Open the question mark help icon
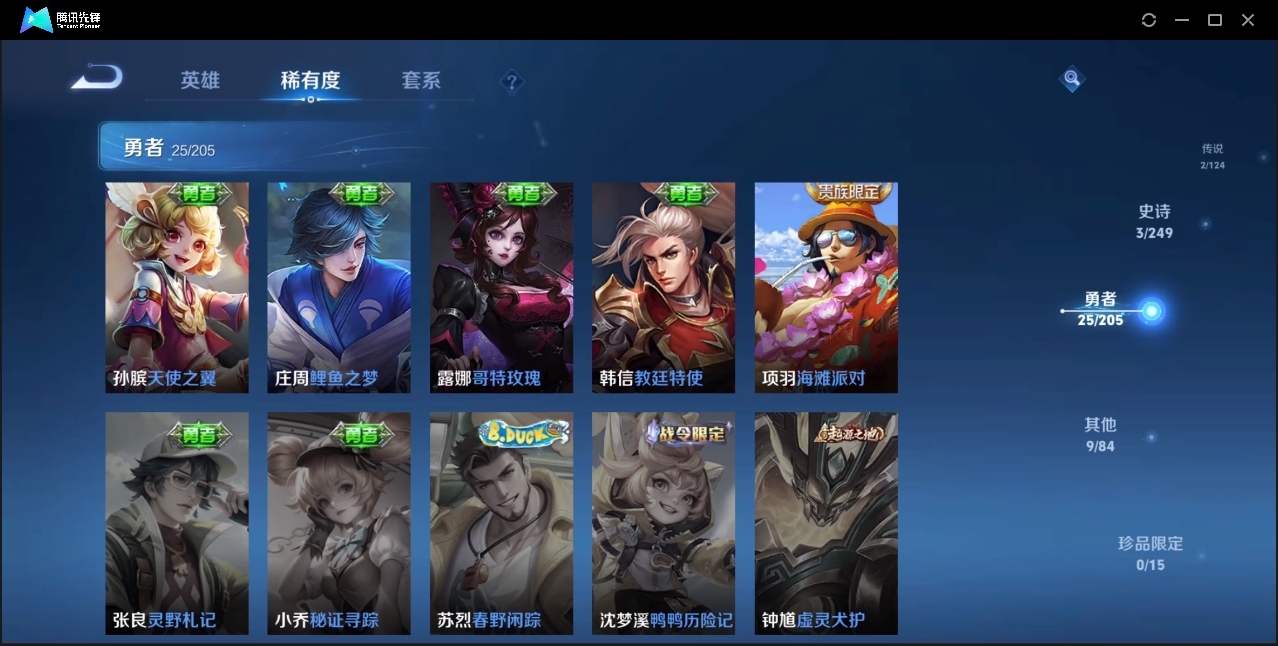Image resolution: width=1278 pixels, height=646 pixels. (x=512, y=81)
